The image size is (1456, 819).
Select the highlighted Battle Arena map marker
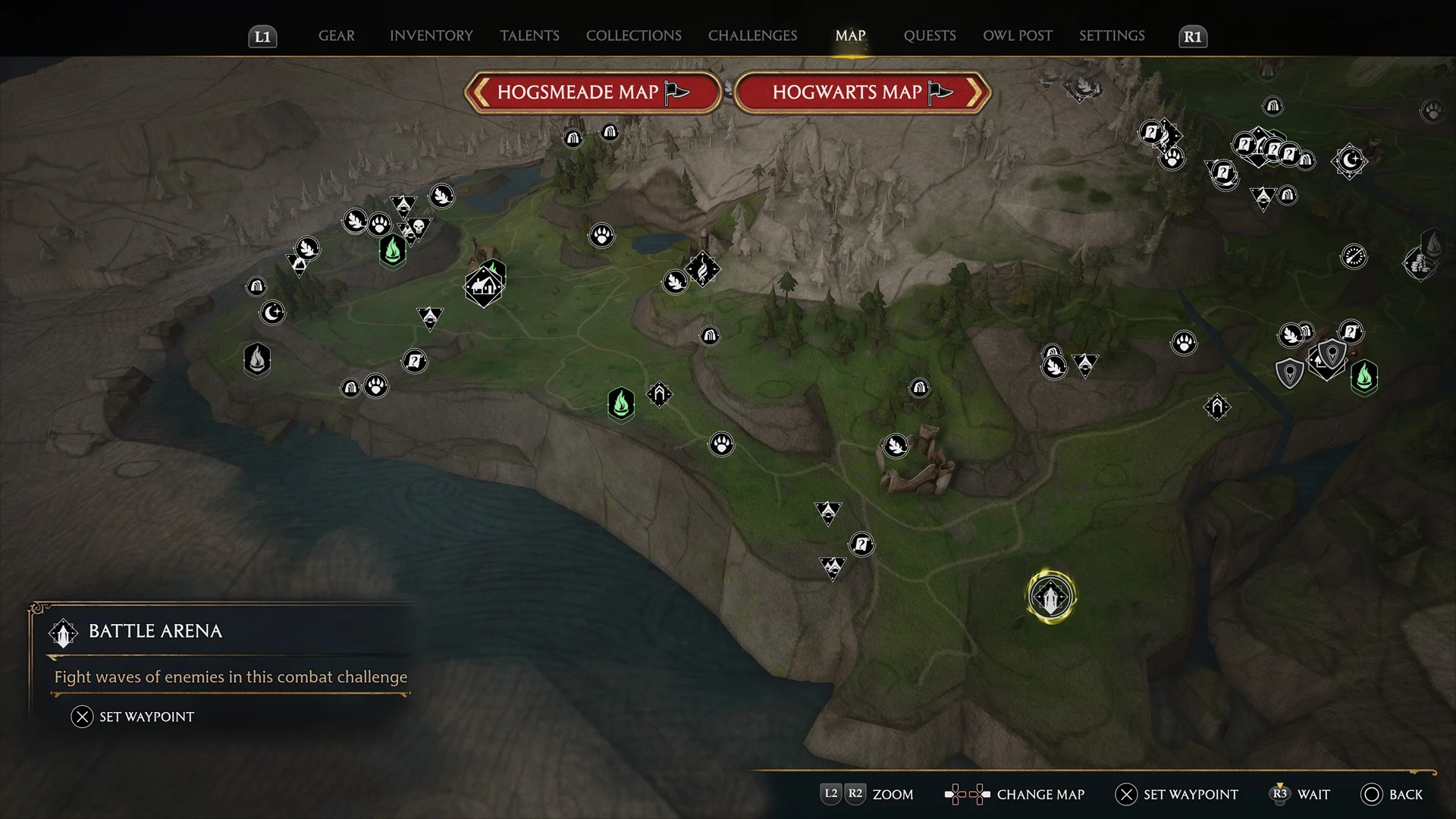tap(1050, 597)
